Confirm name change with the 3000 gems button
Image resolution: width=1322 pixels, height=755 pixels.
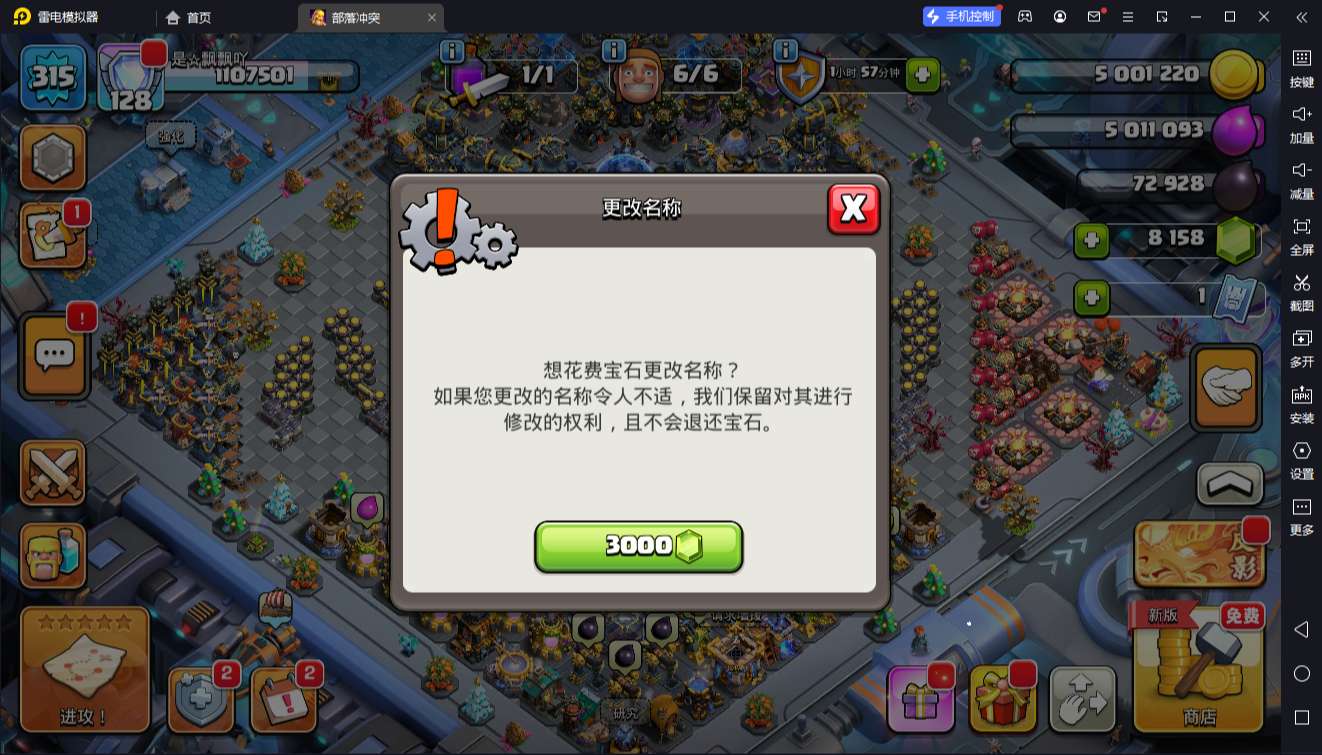[x=639, y=546]
